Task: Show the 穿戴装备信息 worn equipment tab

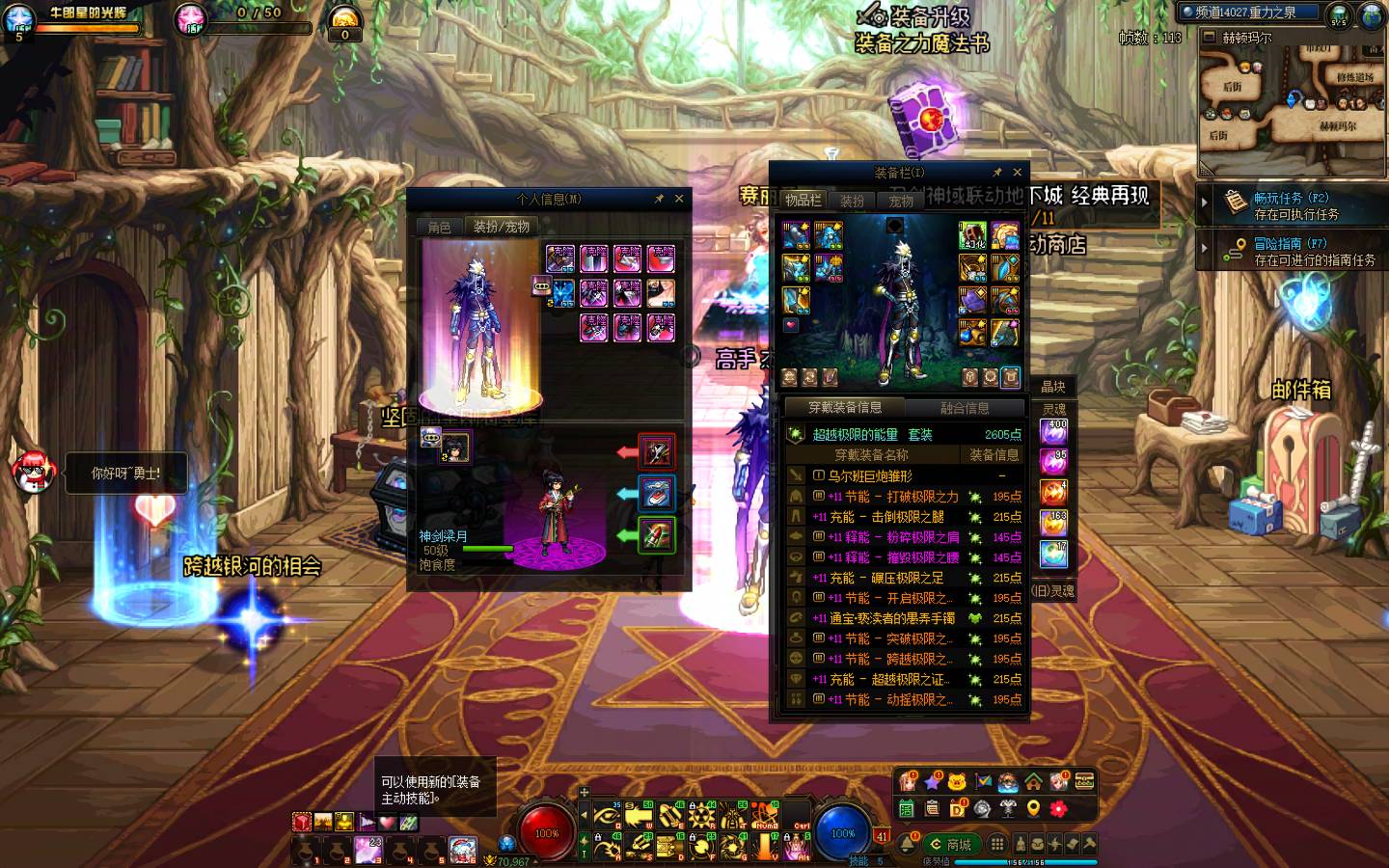Action: (x=845, y=408)
